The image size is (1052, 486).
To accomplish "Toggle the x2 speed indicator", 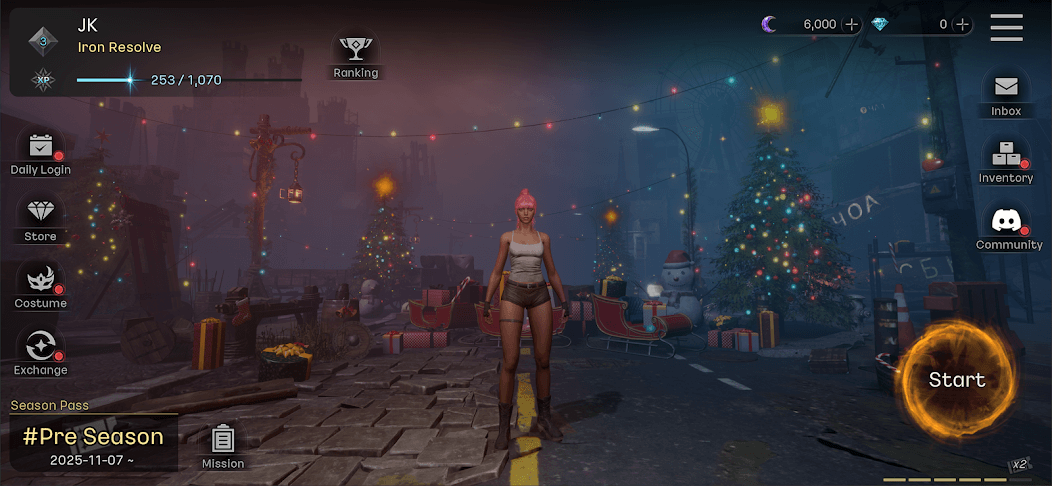I will click(1019, 465).
